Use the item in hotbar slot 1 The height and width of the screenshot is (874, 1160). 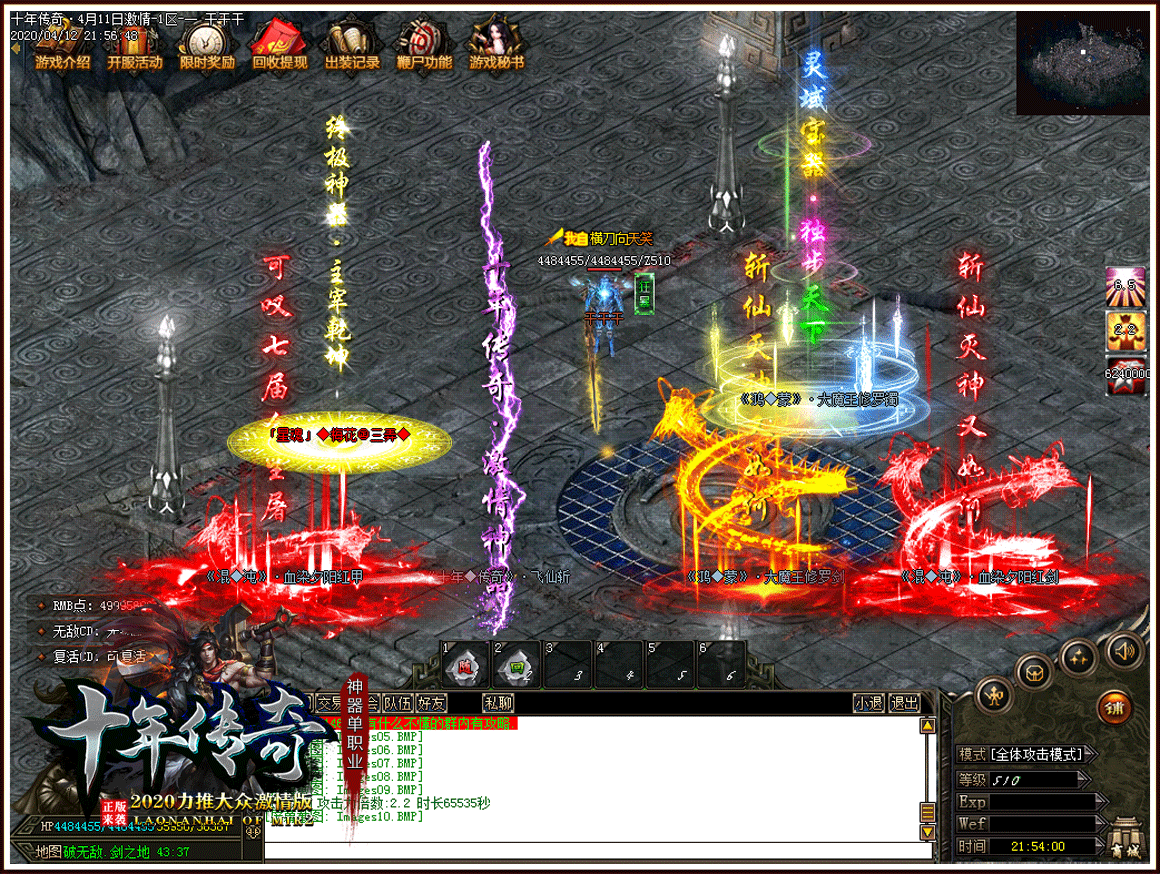click(465, 664)
